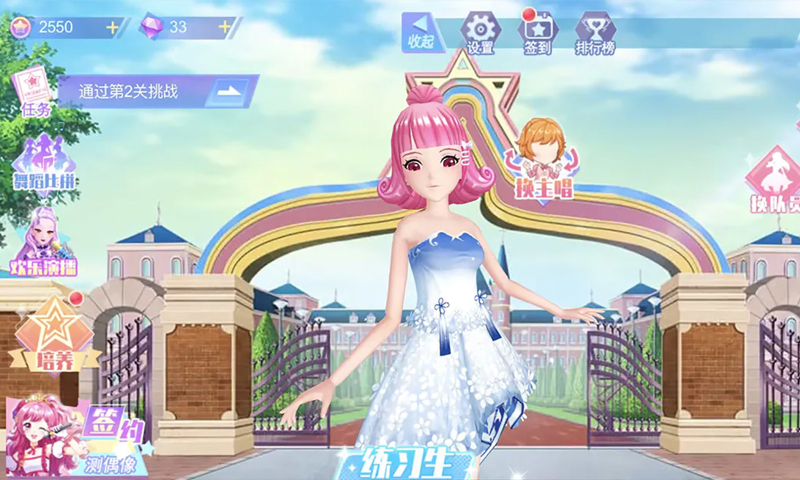Screen dimensions: 800x480
Task: Add more coins with the plus button
Action: click(110, 27)
